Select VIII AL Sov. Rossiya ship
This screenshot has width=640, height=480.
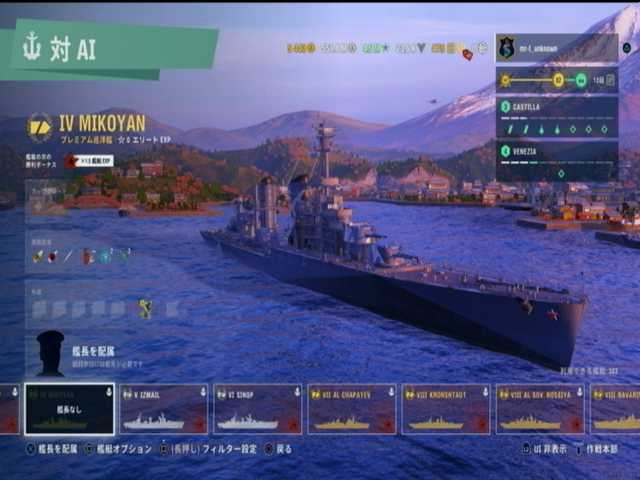click(x=539, y=409)
